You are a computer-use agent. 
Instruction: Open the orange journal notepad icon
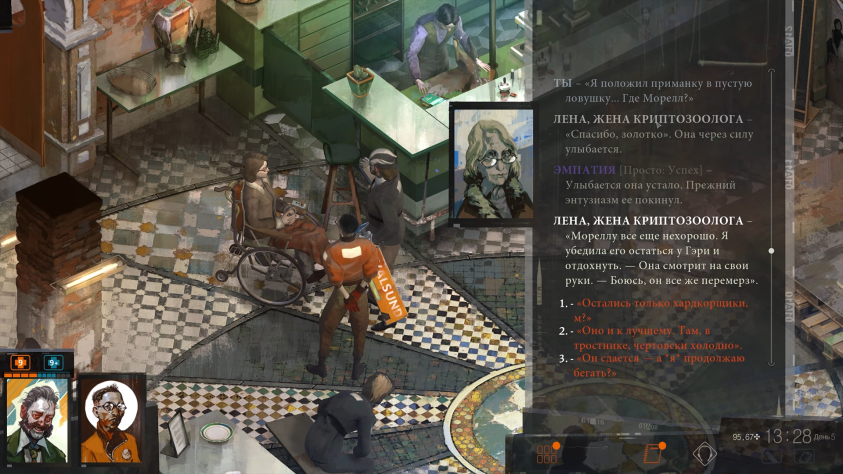coord(655,452)
